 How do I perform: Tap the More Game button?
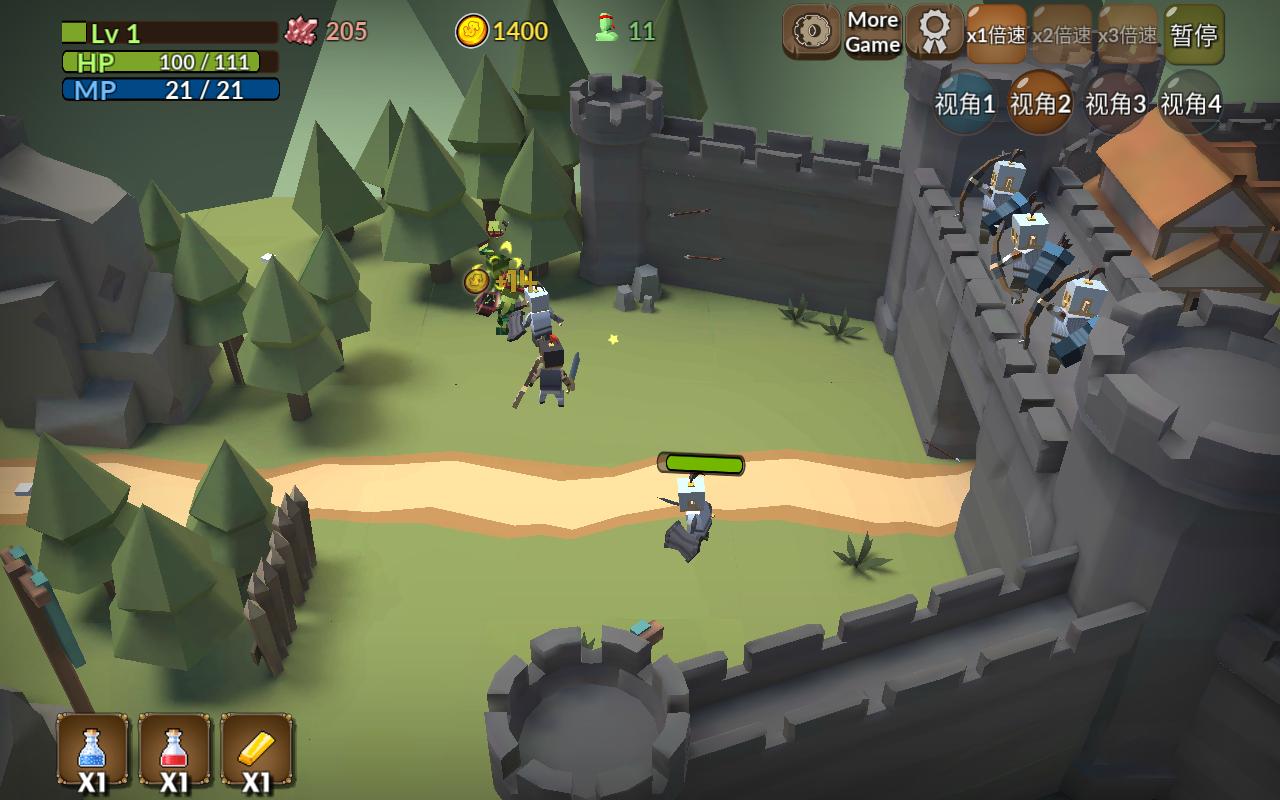click(x=873, y=32)
